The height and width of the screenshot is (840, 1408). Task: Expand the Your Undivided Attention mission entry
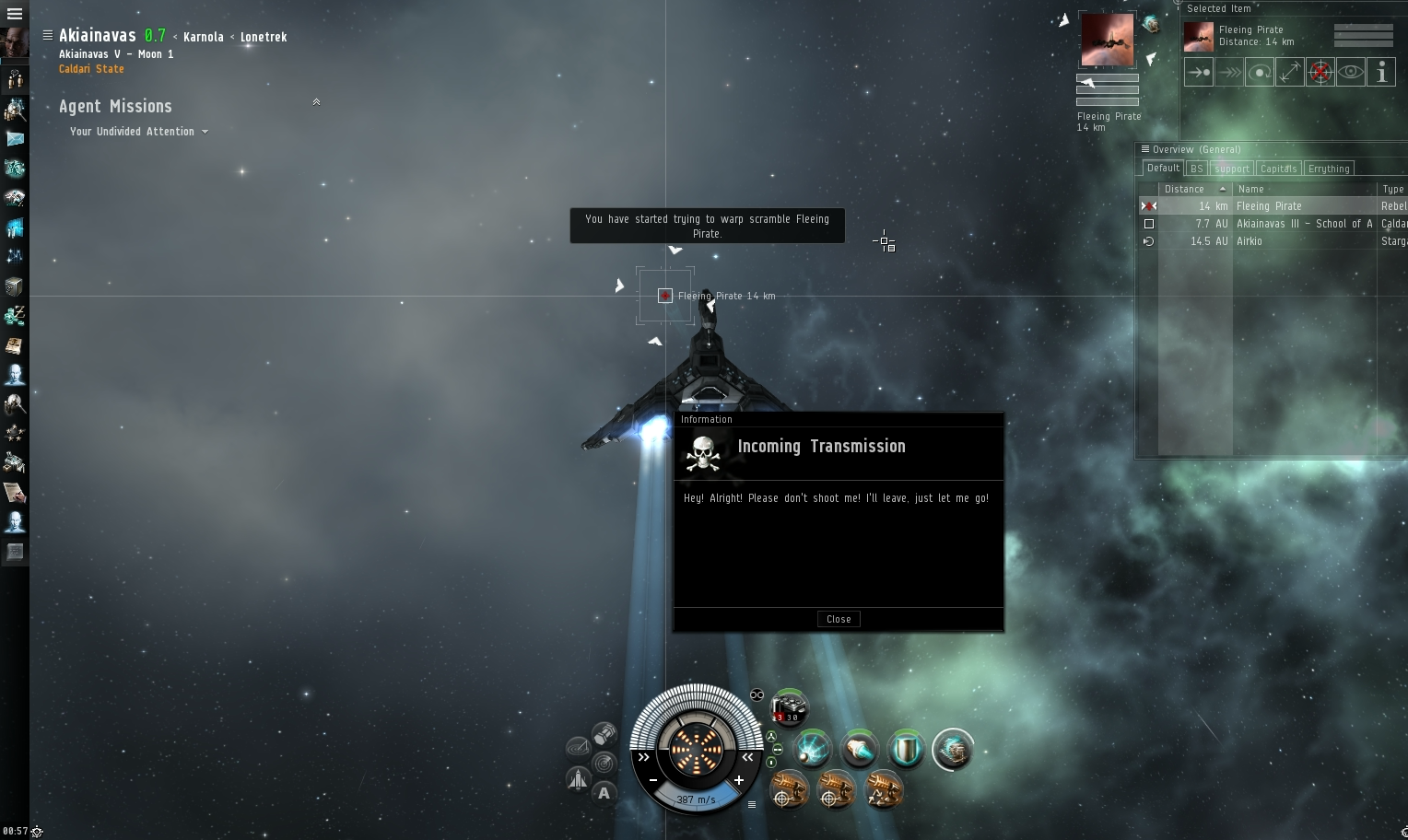click(x=206, y=131)
